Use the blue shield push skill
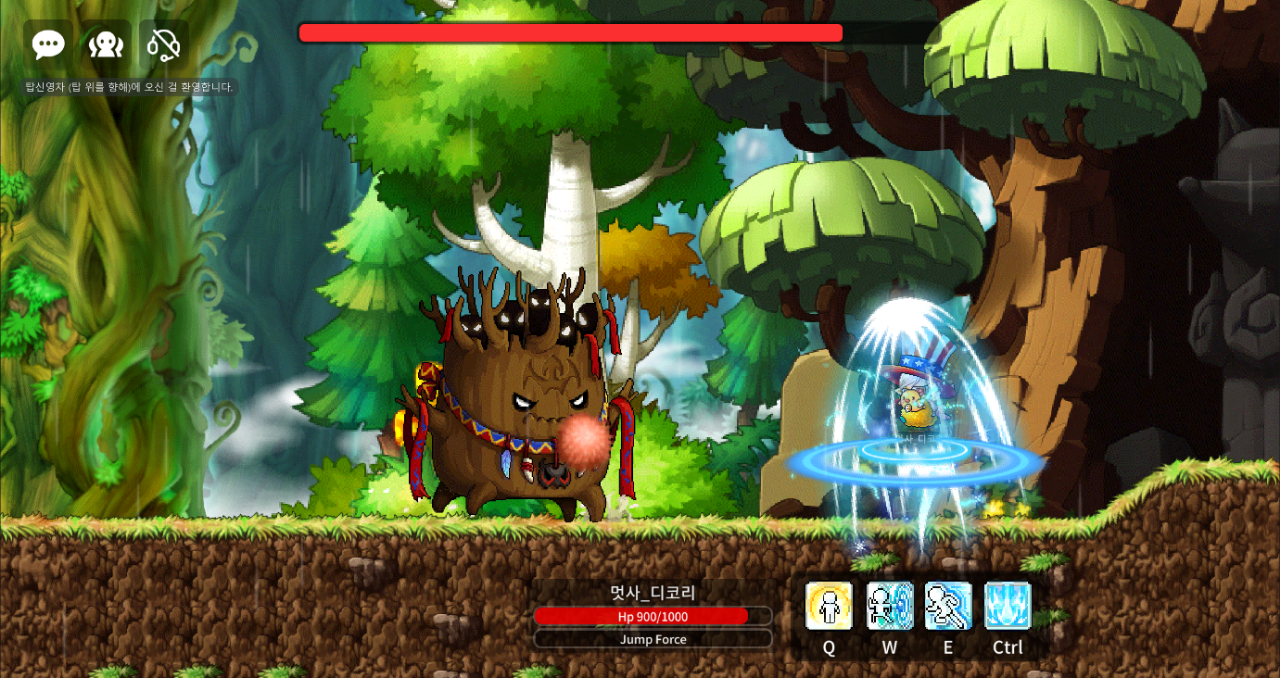This screenshot has width=1280, height=678. (x=889, y=606)
